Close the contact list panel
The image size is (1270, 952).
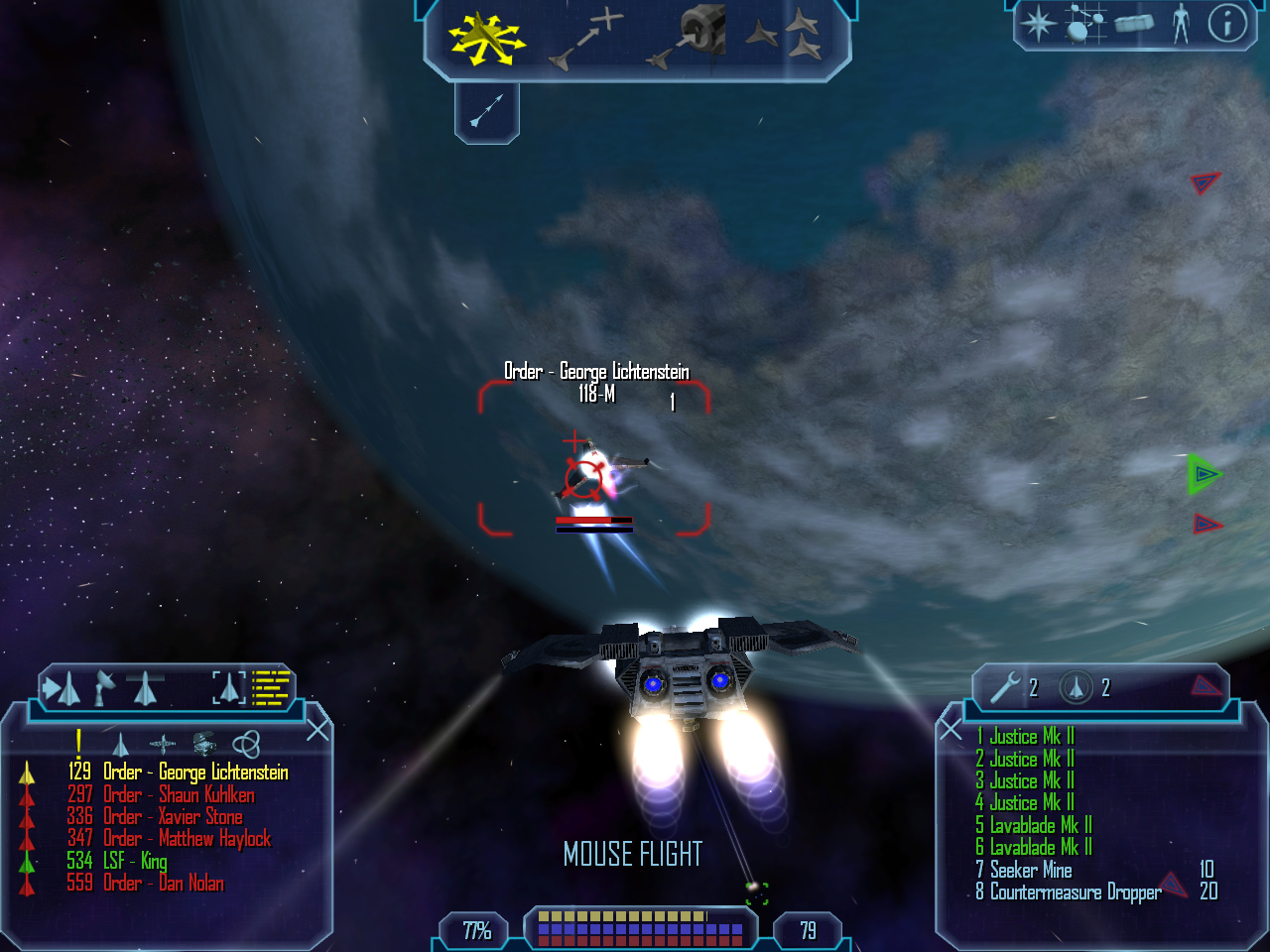click(x=317, y=730)
